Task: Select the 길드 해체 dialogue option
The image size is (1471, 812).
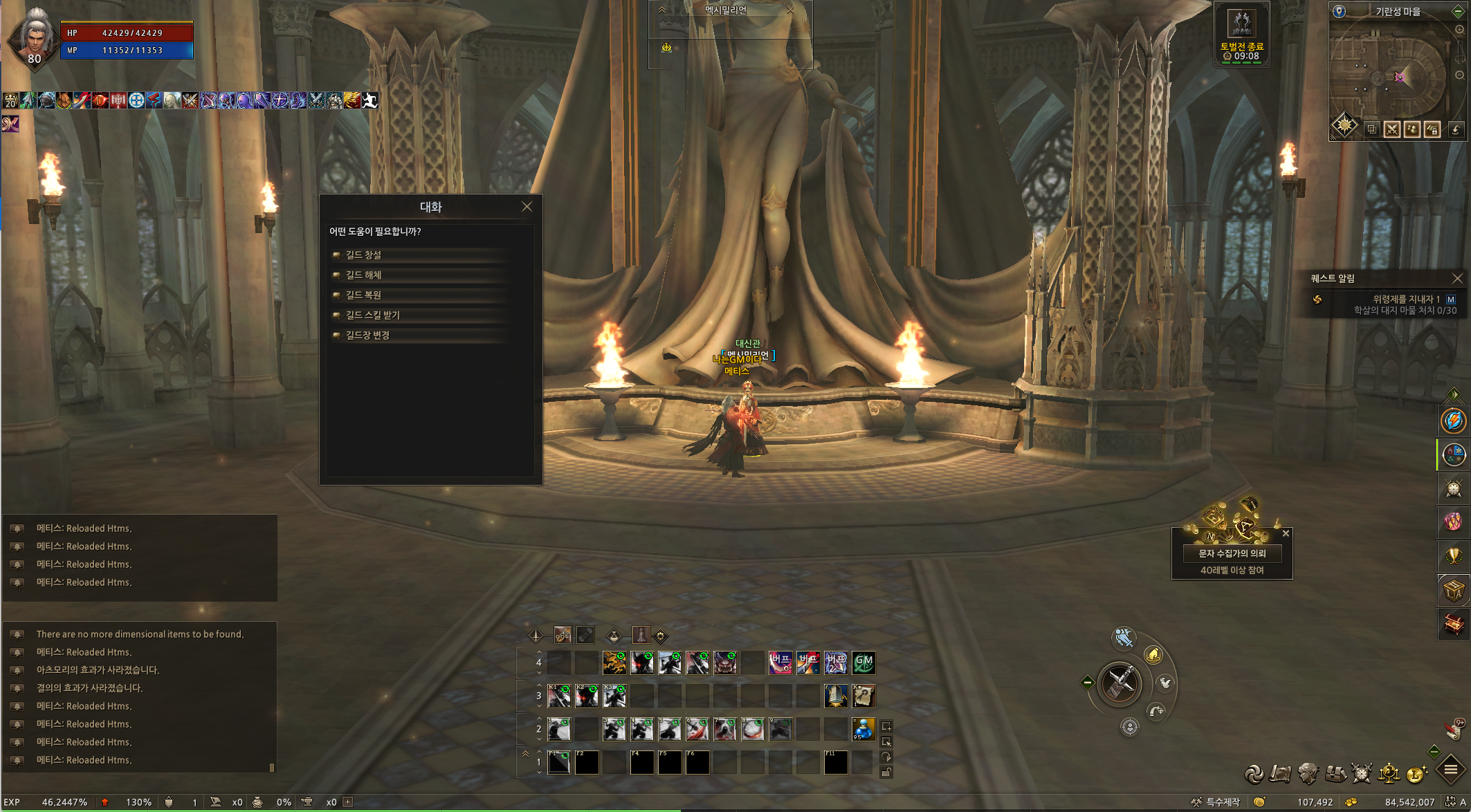Action: point(364,275)
